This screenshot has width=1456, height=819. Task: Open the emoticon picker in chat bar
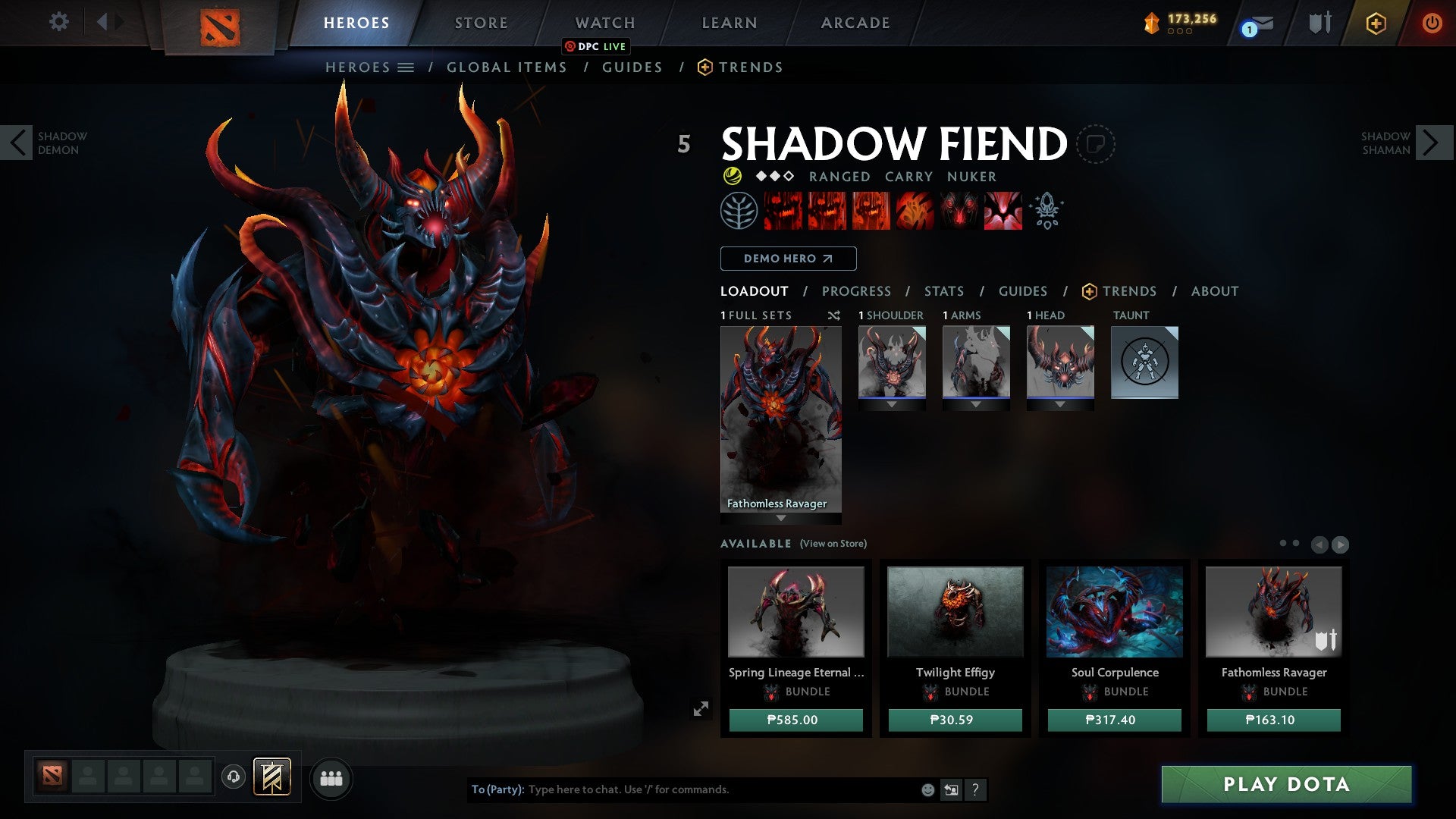(x=928, y=789)
